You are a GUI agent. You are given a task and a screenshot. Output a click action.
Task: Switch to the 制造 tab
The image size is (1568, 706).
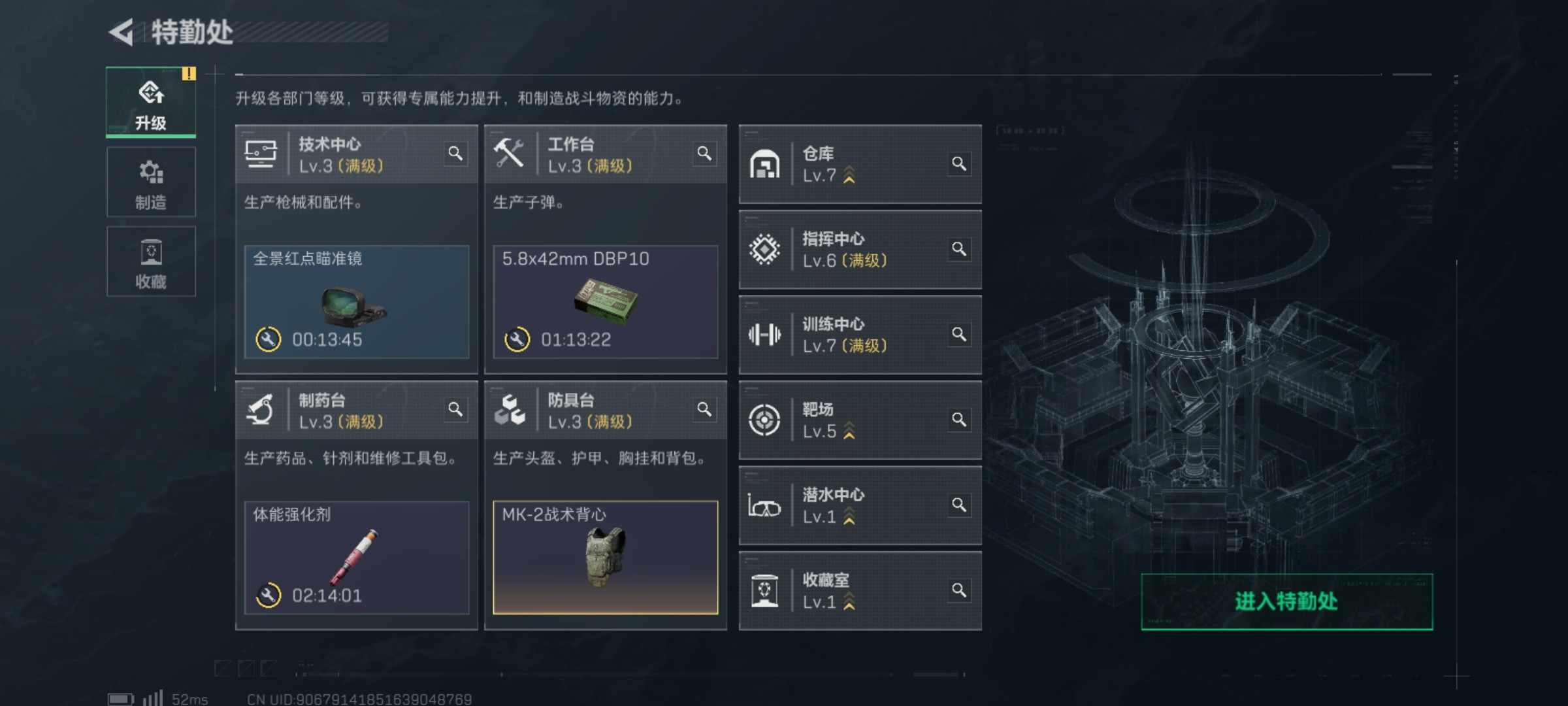tap(151, 182)
